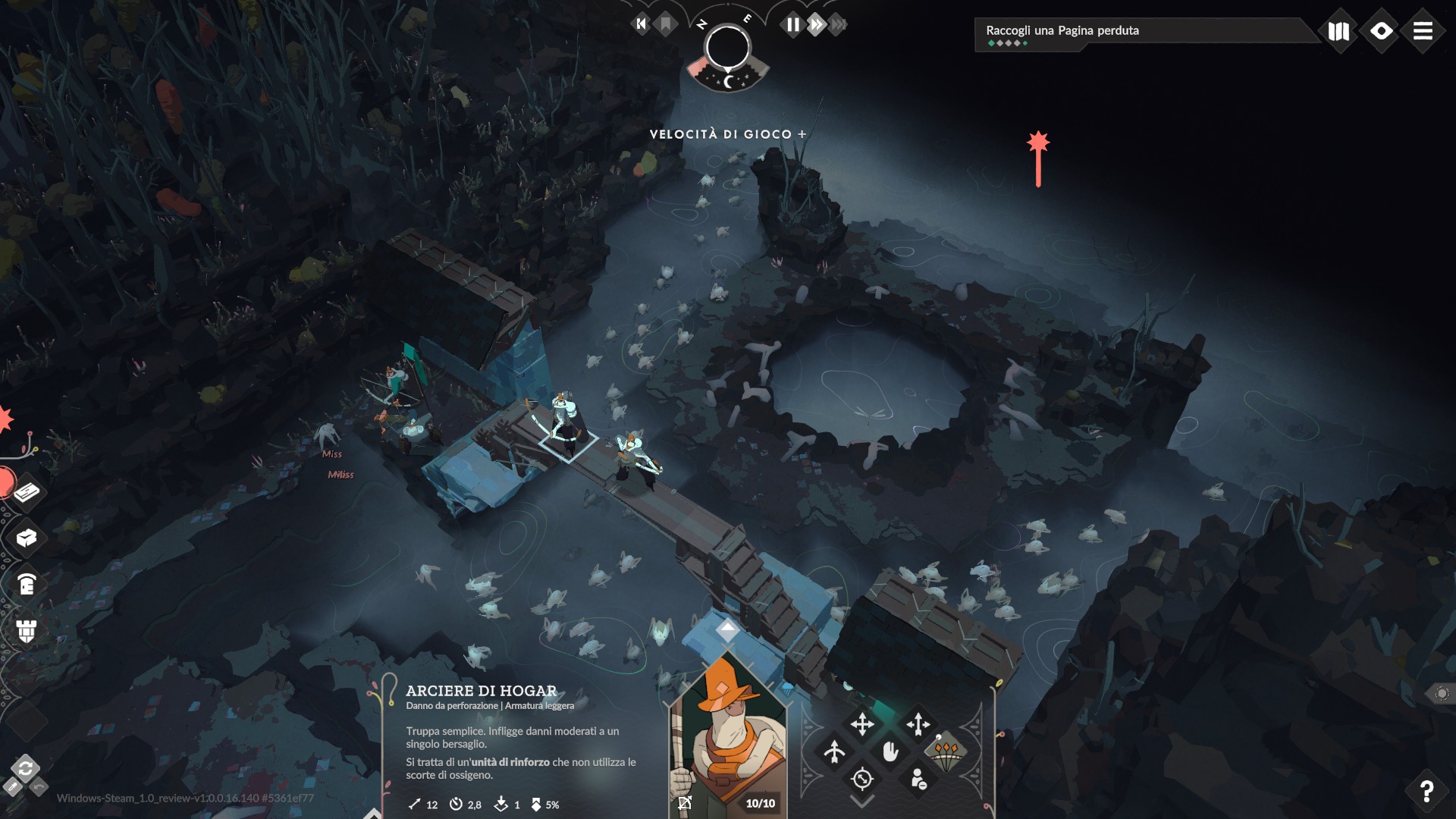1456x819 pixels.
Task: Click the skip-back rewind button
Action: click(642, 24)
